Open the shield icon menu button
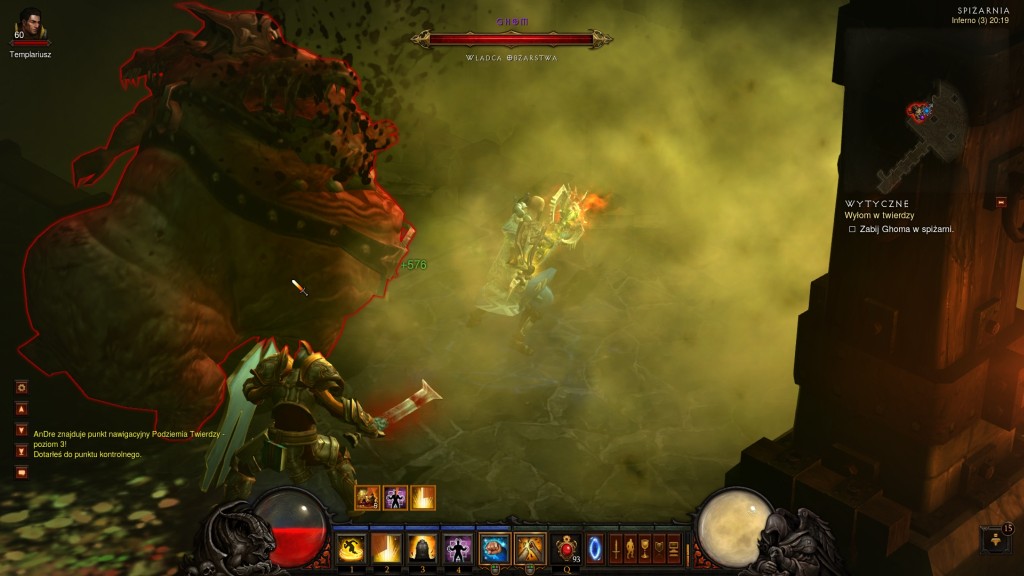1024x576 pixels. [659, 548]
